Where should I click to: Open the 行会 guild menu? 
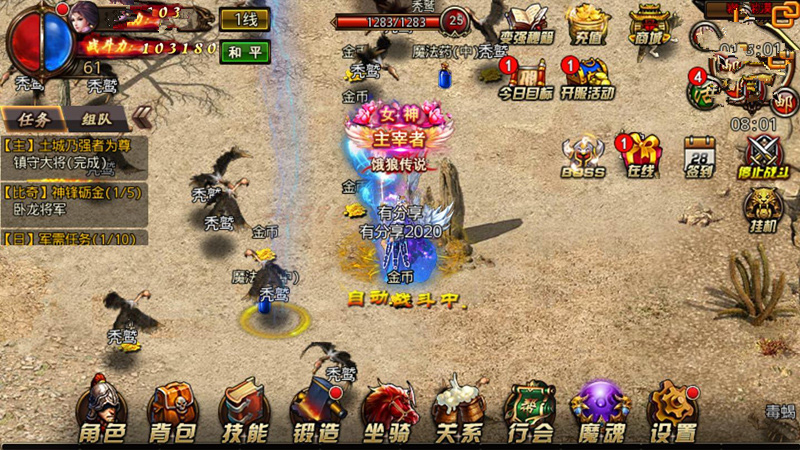coord(530,410)
